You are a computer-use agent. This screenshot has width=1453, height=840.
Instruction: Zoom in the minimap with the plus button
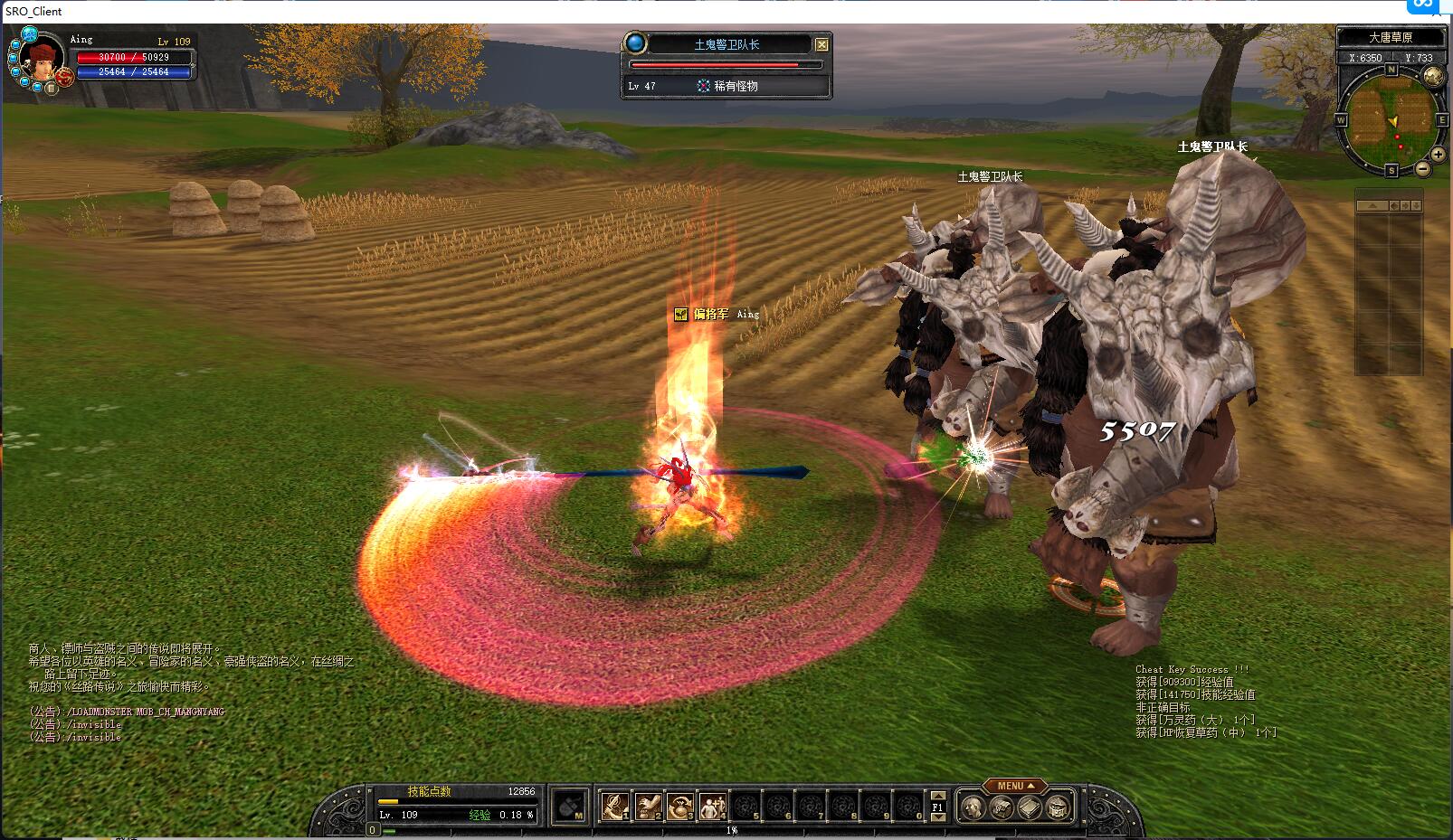tap(1438, 154)
